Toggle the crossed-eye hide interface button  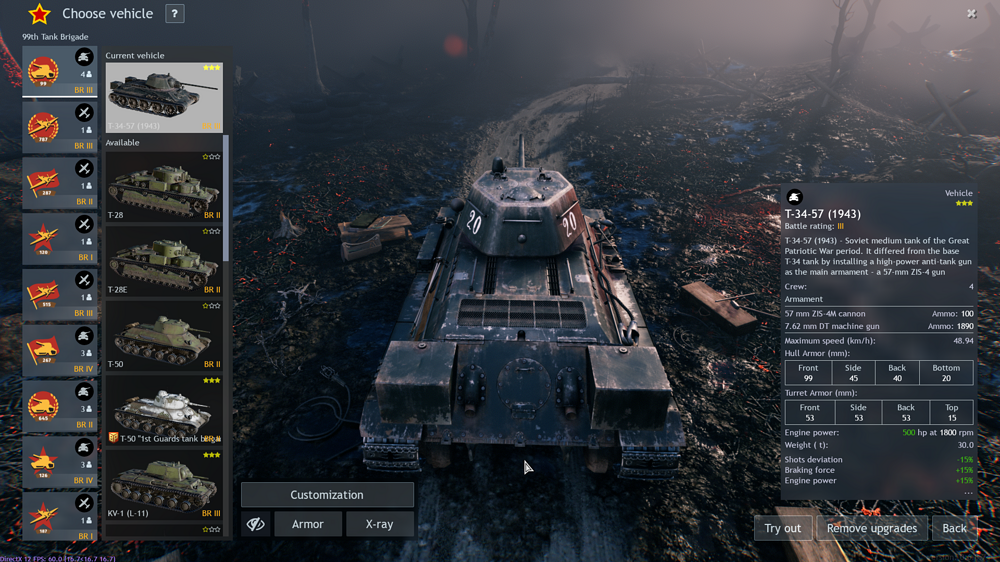[x=256, y=524]
